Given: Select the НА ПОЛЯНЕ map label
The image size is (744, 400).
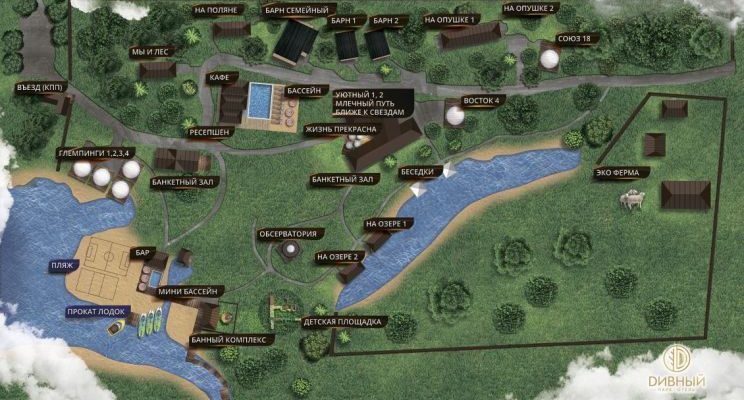Looking at the screenshot, I should click(x=215, y=10).
